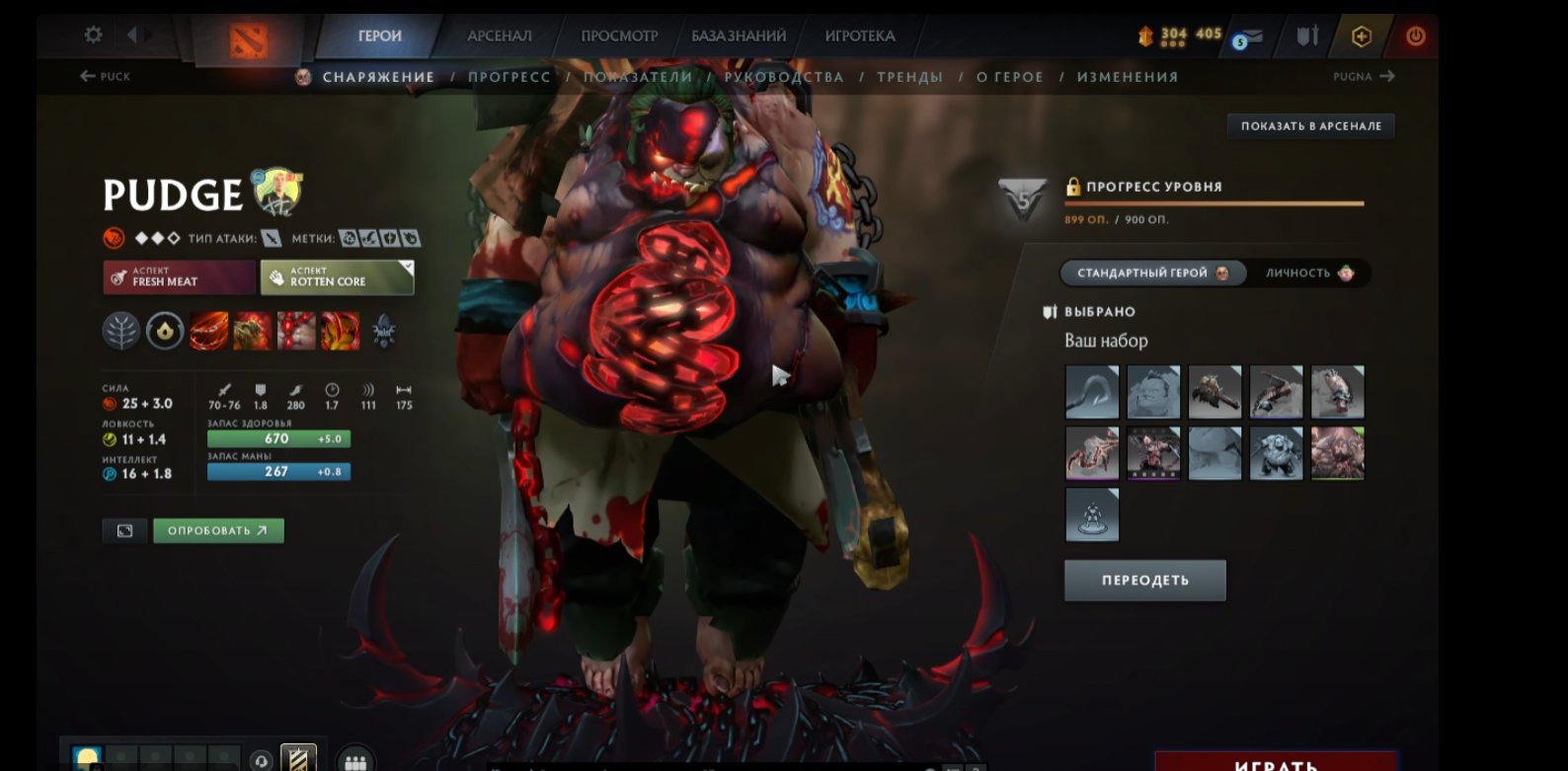Switch to the Личность toggle
This screenshot has width=1568, height=771.
1308,273
